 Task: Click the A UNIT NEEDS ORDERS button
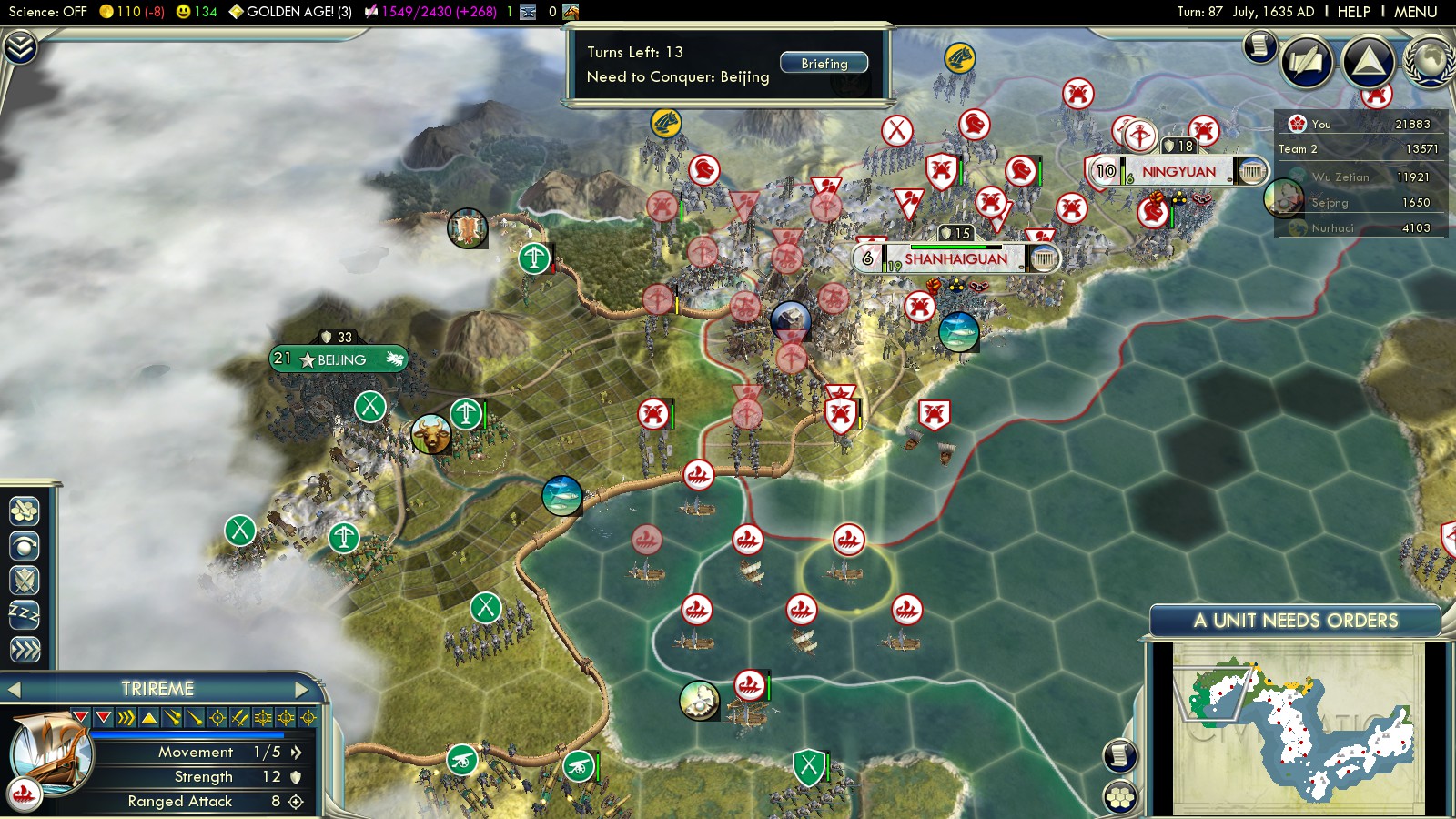click(1295, 621)
